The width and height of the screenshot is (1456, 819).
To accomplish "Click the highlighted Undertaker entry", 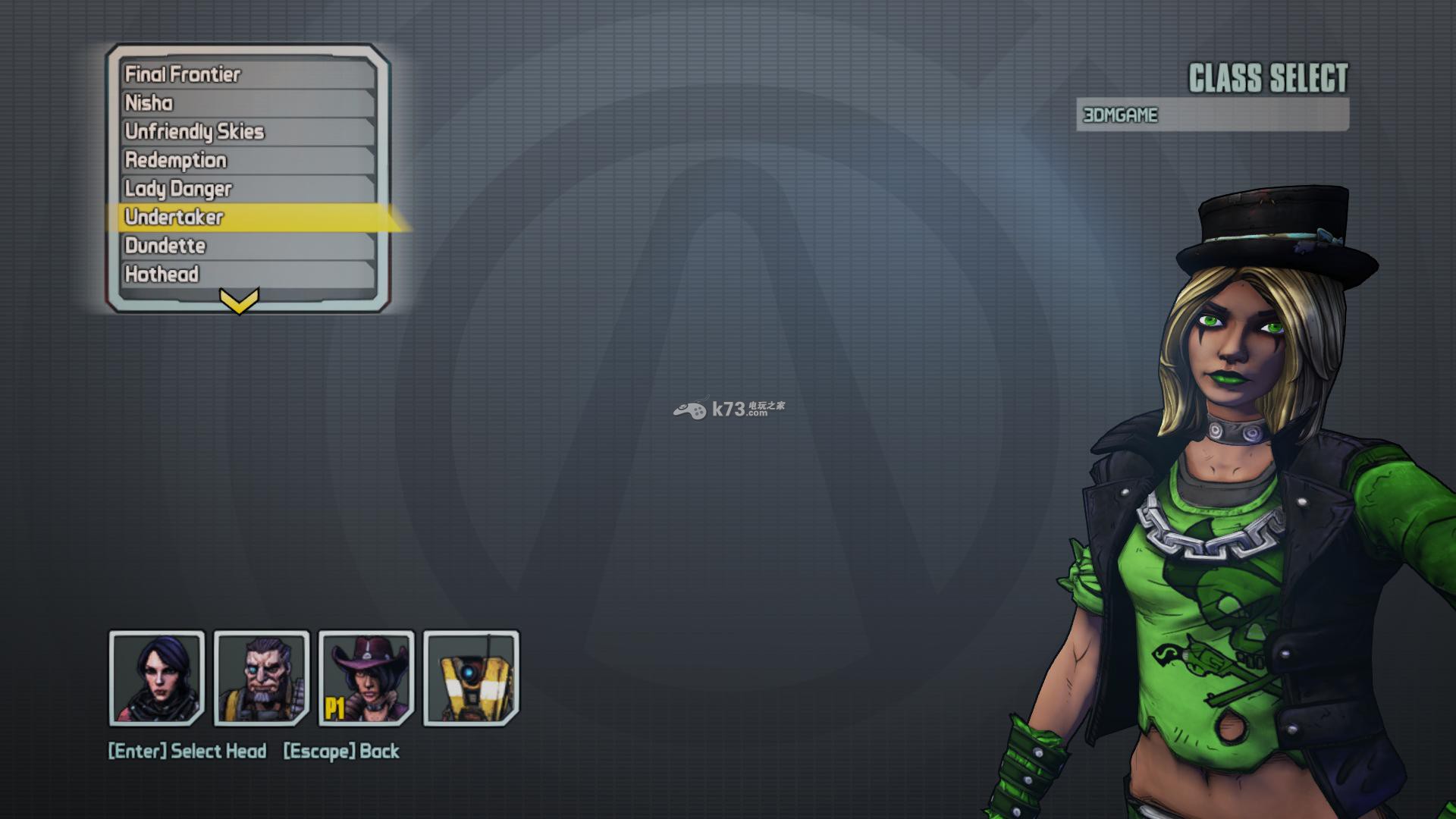I will (x=248, y=218).
